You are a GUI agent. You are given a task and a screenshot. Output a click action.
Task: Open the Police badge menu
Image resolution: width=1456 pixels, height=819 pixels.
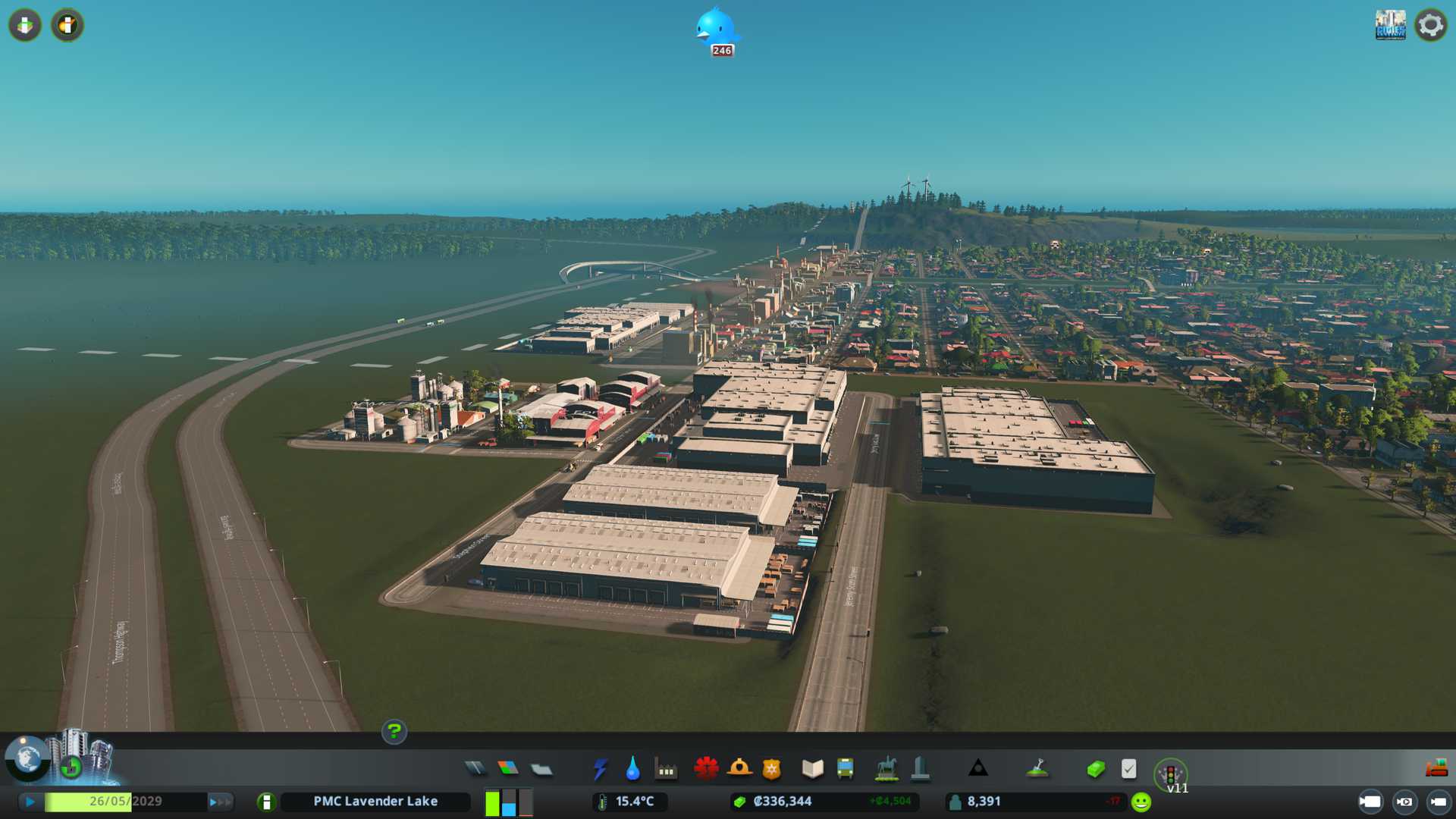pyautogui.click(x=771, y=769)
